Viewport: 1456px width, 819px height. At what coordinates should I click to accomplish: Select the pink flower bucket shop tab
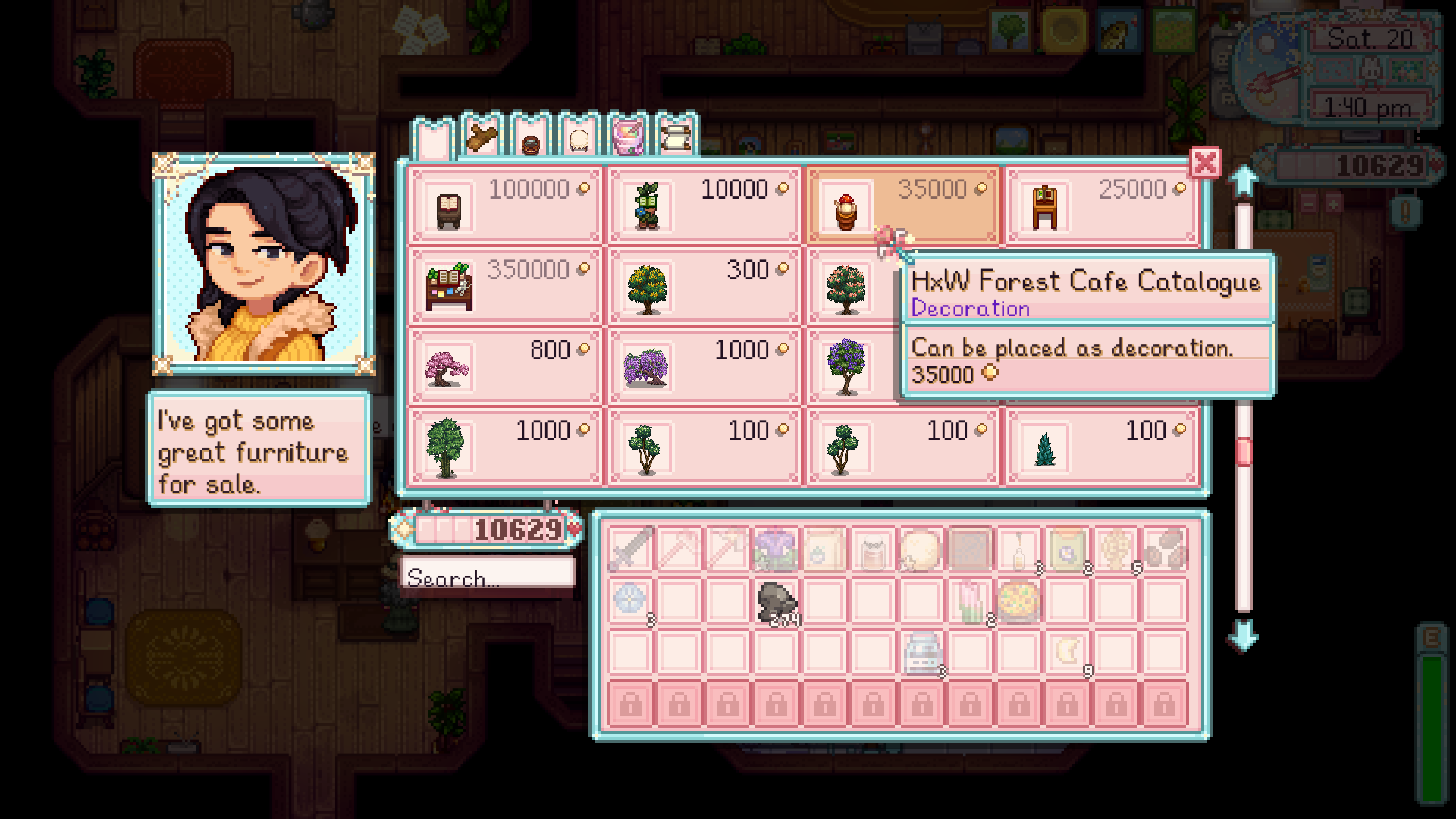626,139
